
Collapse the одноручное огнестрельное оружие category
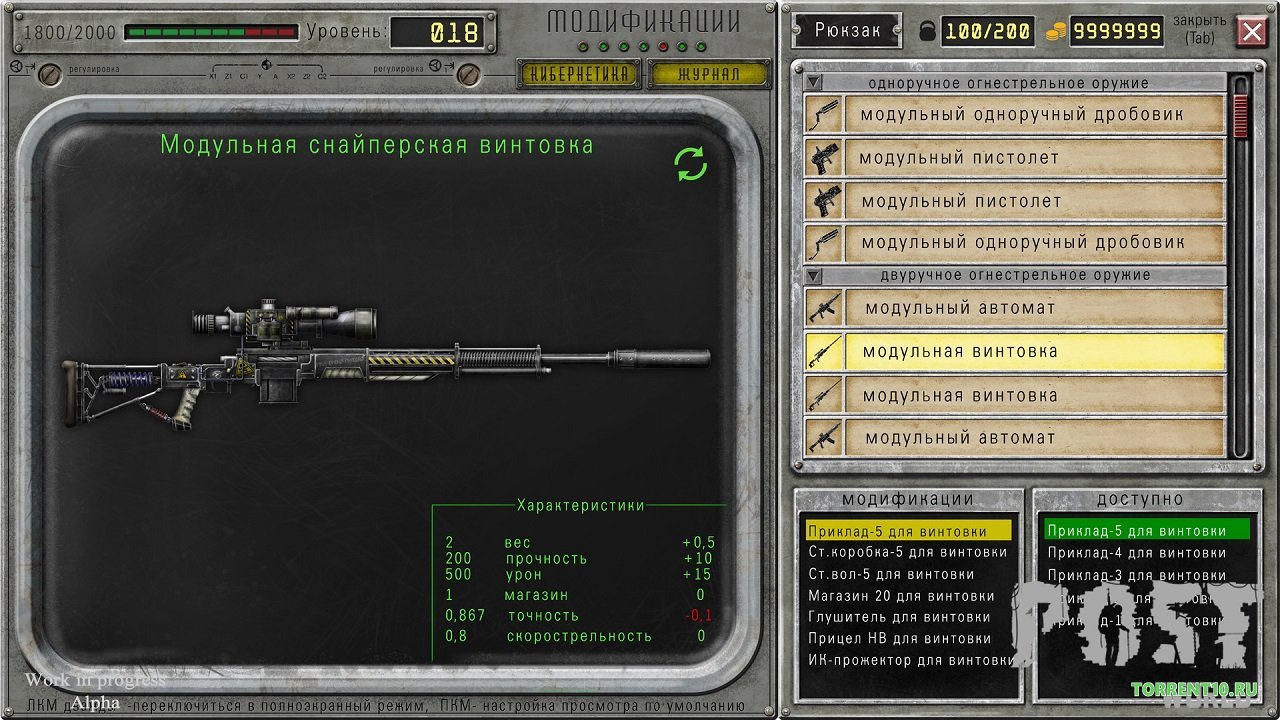(815, 82)
